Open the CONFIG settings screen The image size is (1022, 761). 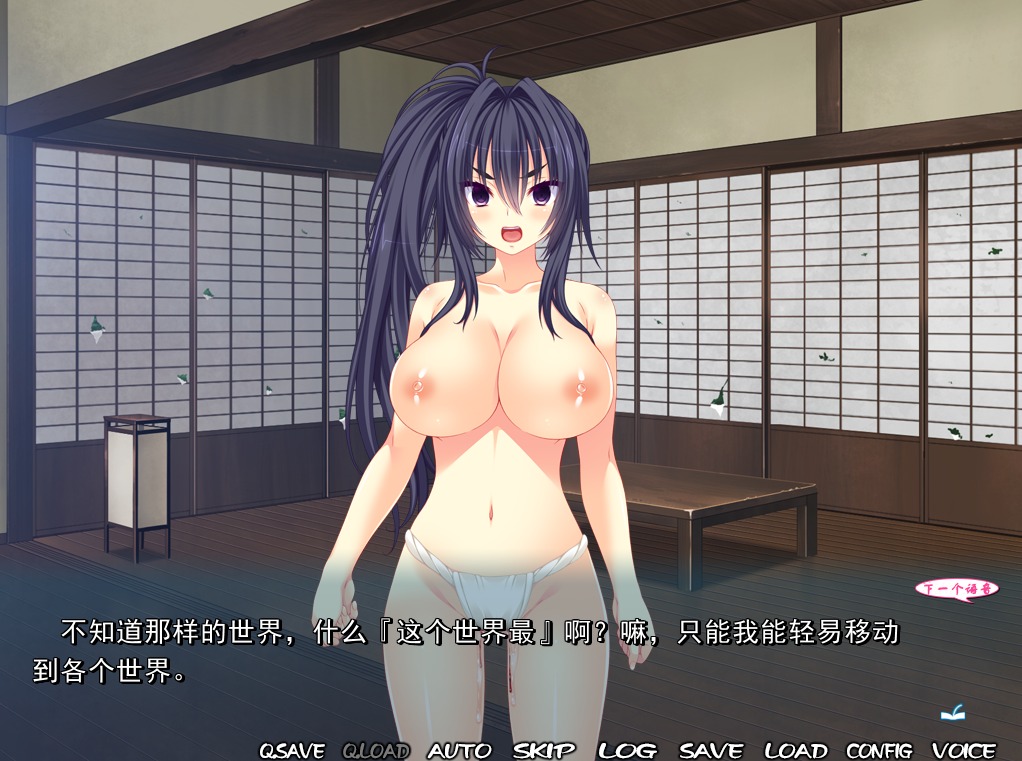click(x=879, y=750)
